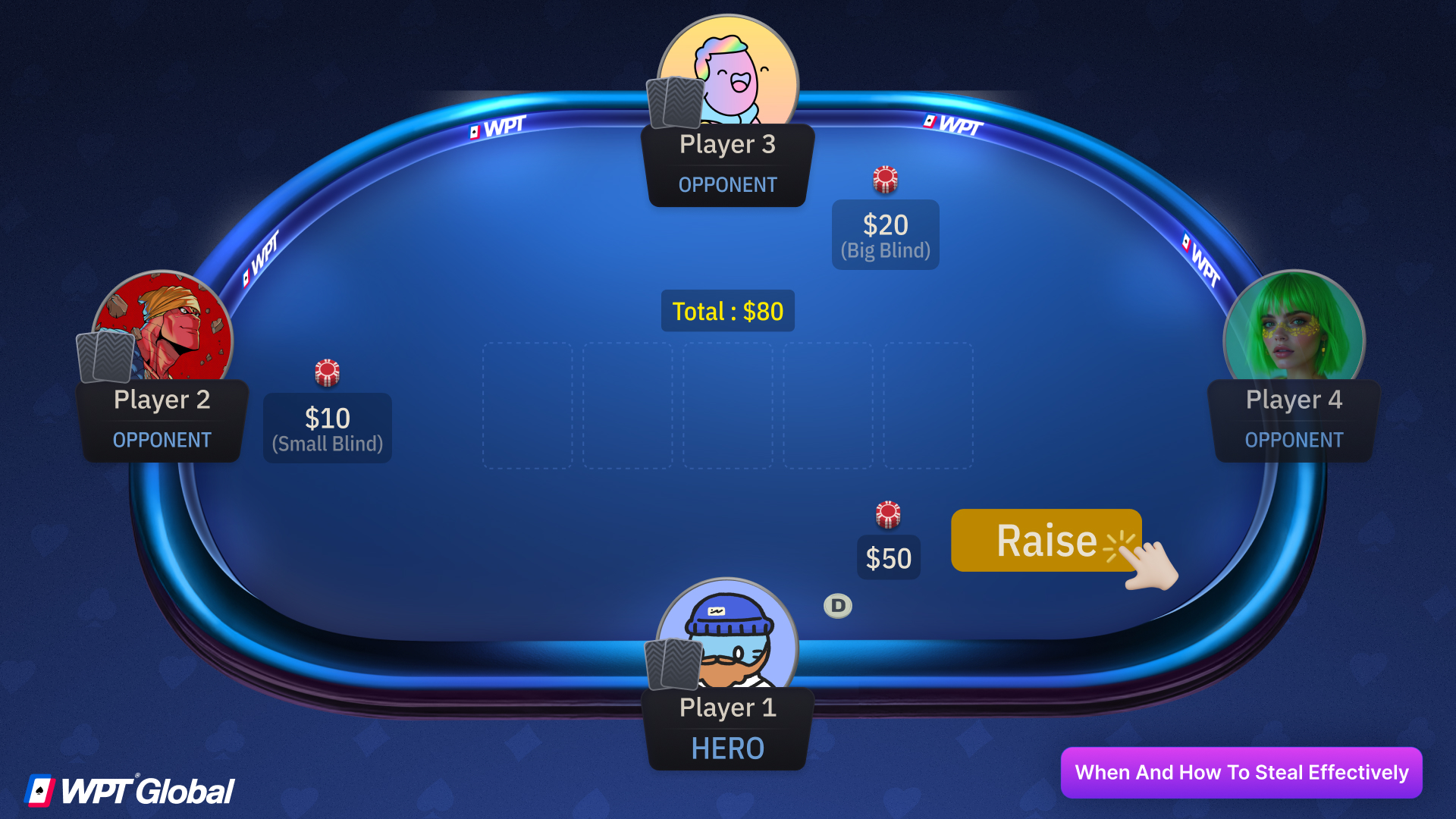Click the yellow Total : $80 pot display

tap(727, 311)
